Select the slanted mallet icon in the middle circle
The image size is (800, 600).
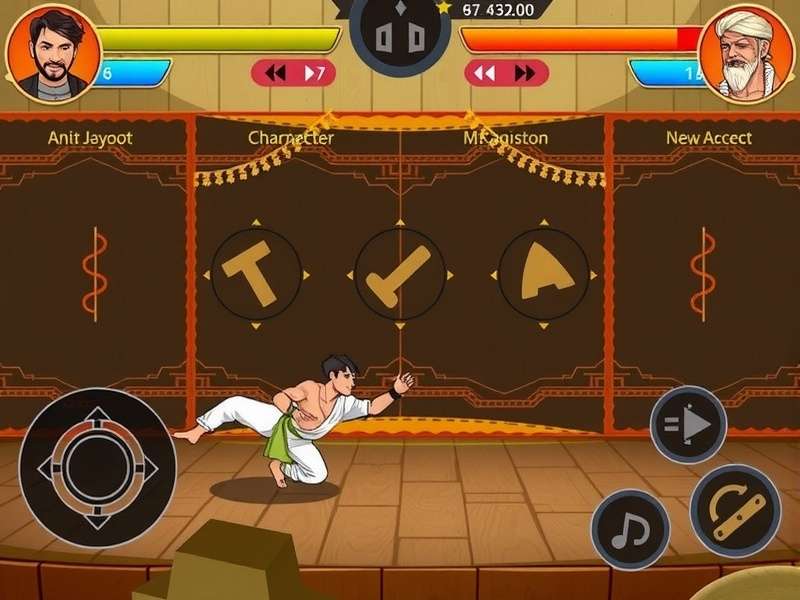400,274
